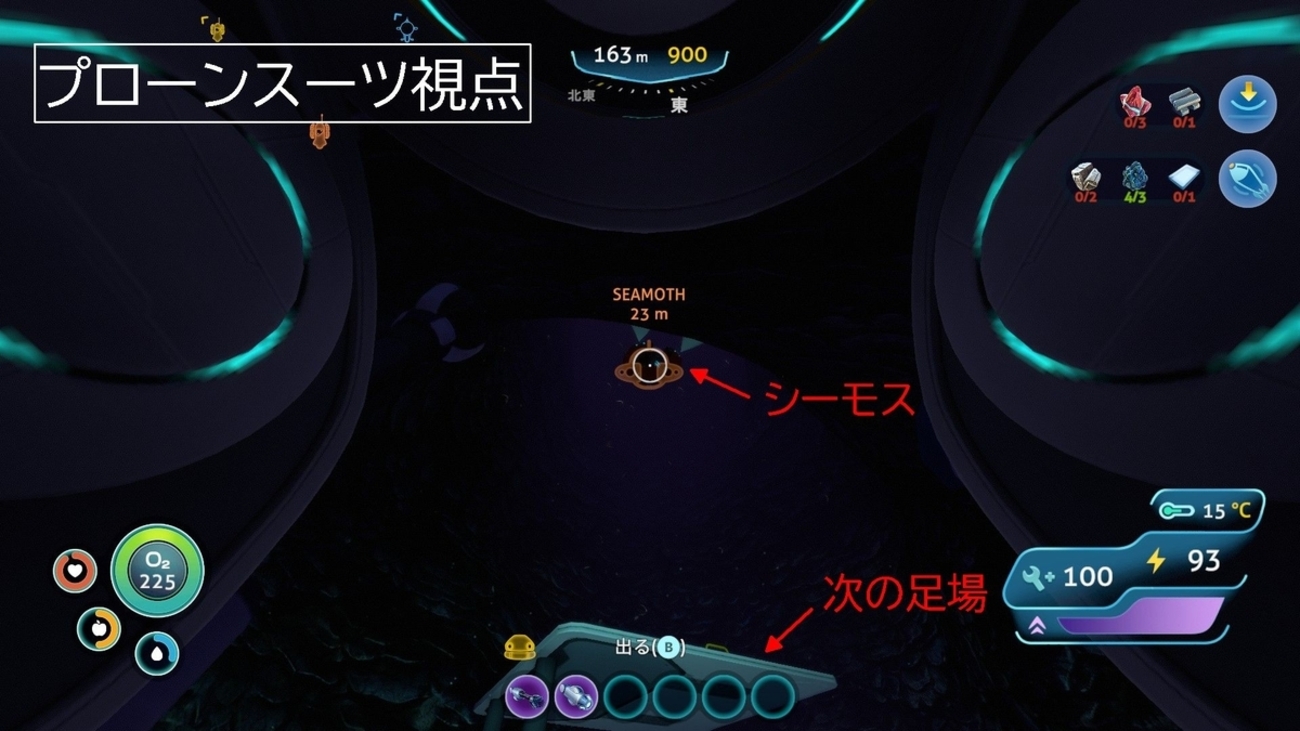Click the orange vehicle ping marker
This screenshot has height=731, width=1300.
pyautogui.click(x=320, y=131)
